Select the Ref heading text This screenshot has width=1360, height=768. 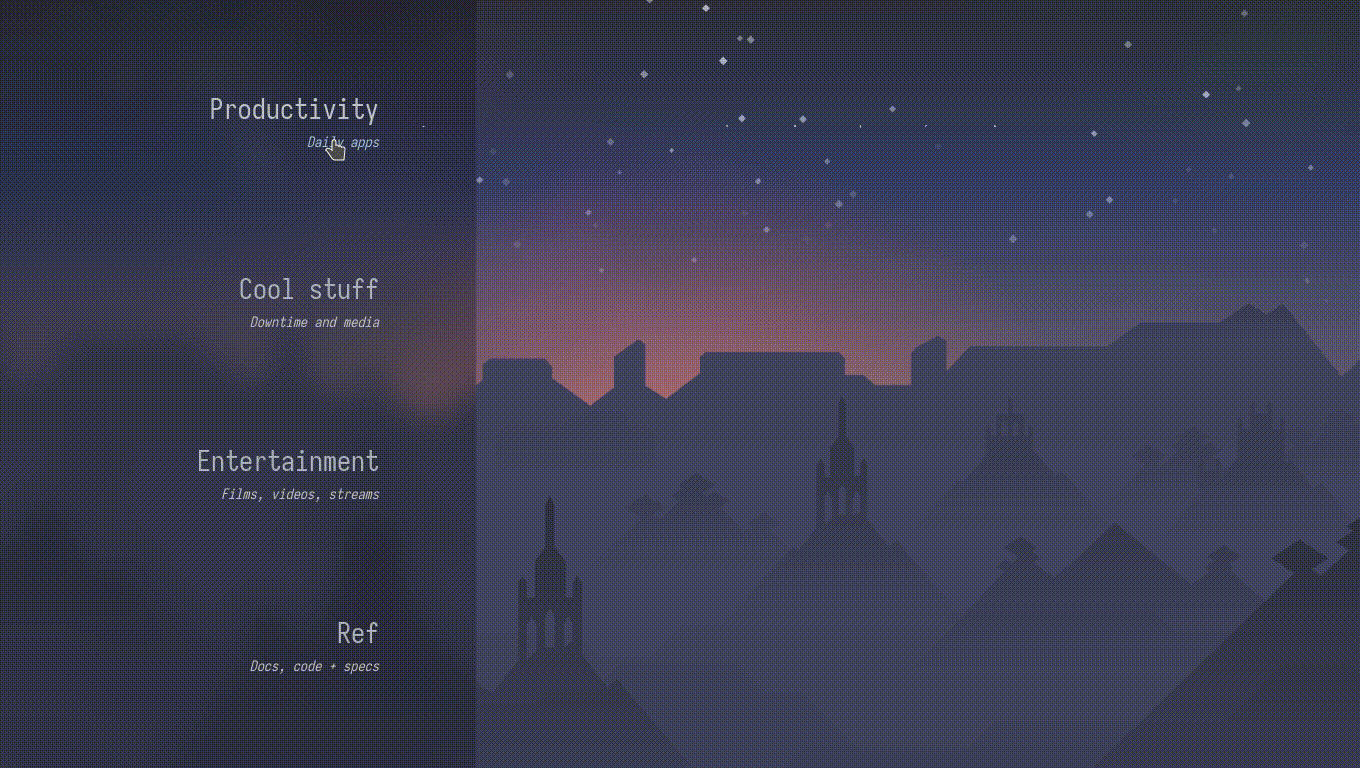click(x=358, y=634)
